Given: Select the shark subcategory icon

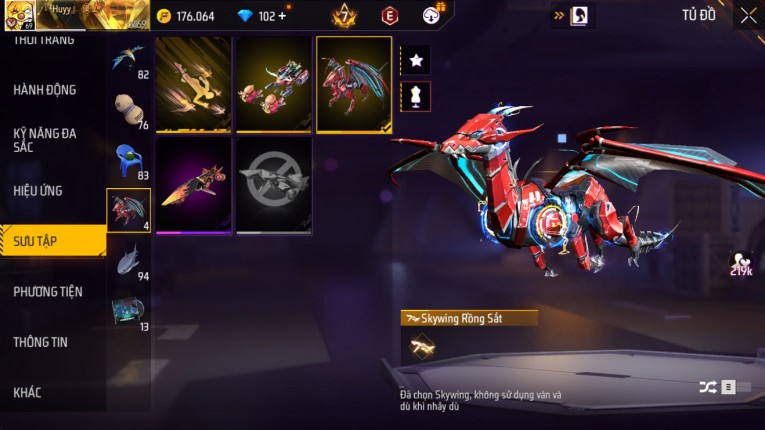Looking at the screenshot, I should pyautogui.click(x=128, y=260).
